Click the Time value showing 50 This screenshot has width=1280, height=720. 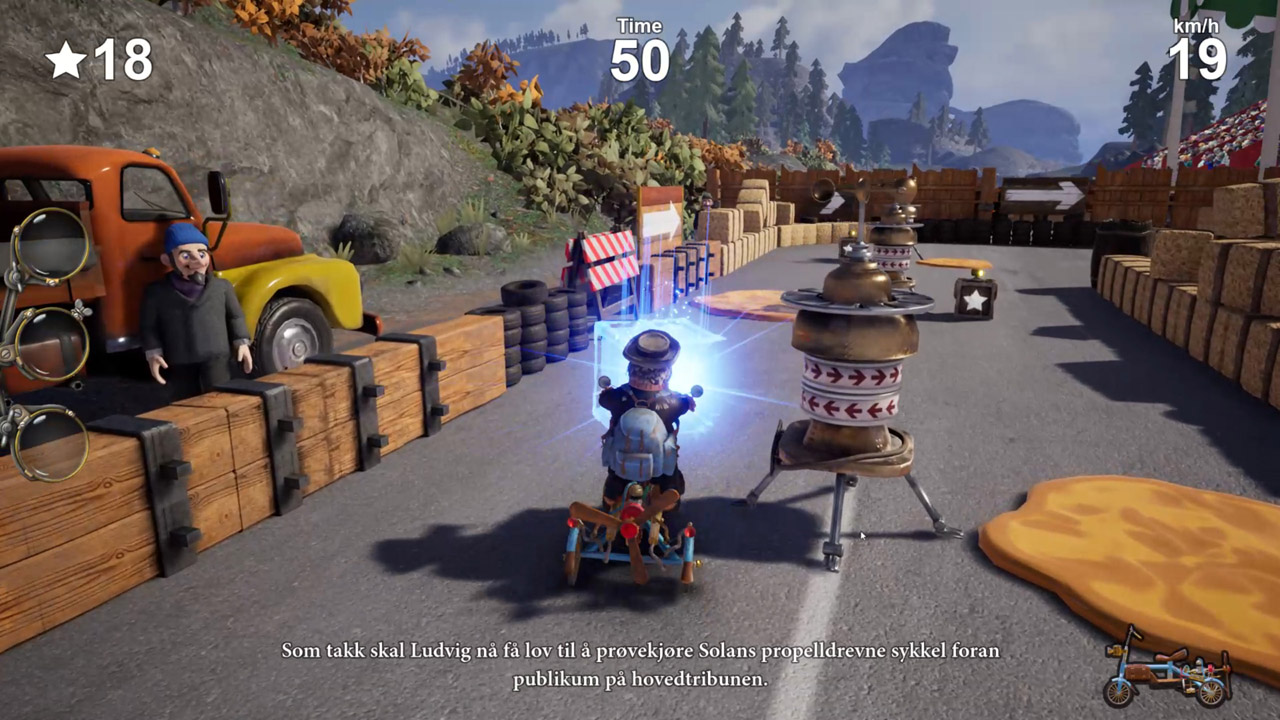point(639,58)
